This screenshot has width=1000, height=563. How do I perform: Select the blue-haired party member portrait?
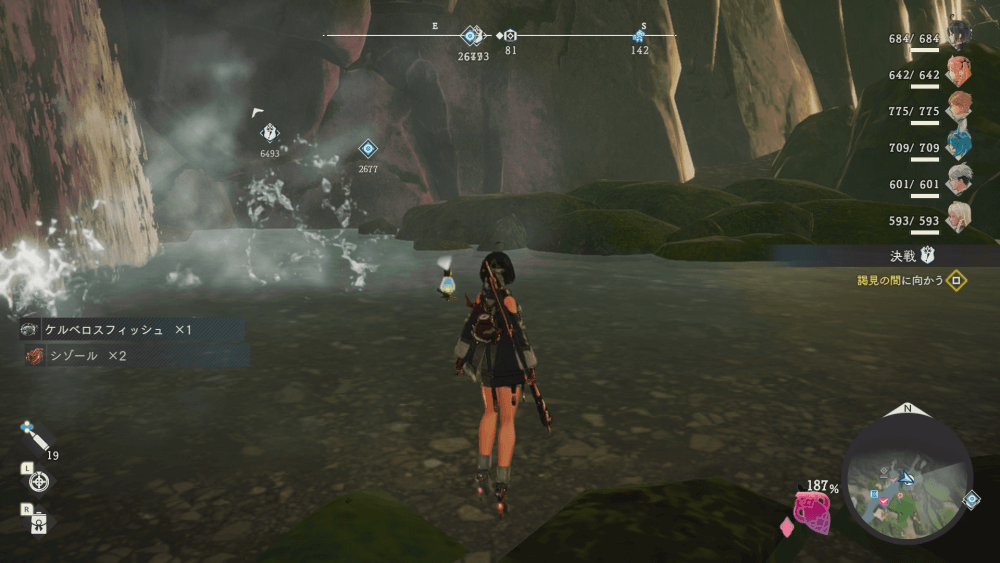pyautogui.click(x=959, y=144)
